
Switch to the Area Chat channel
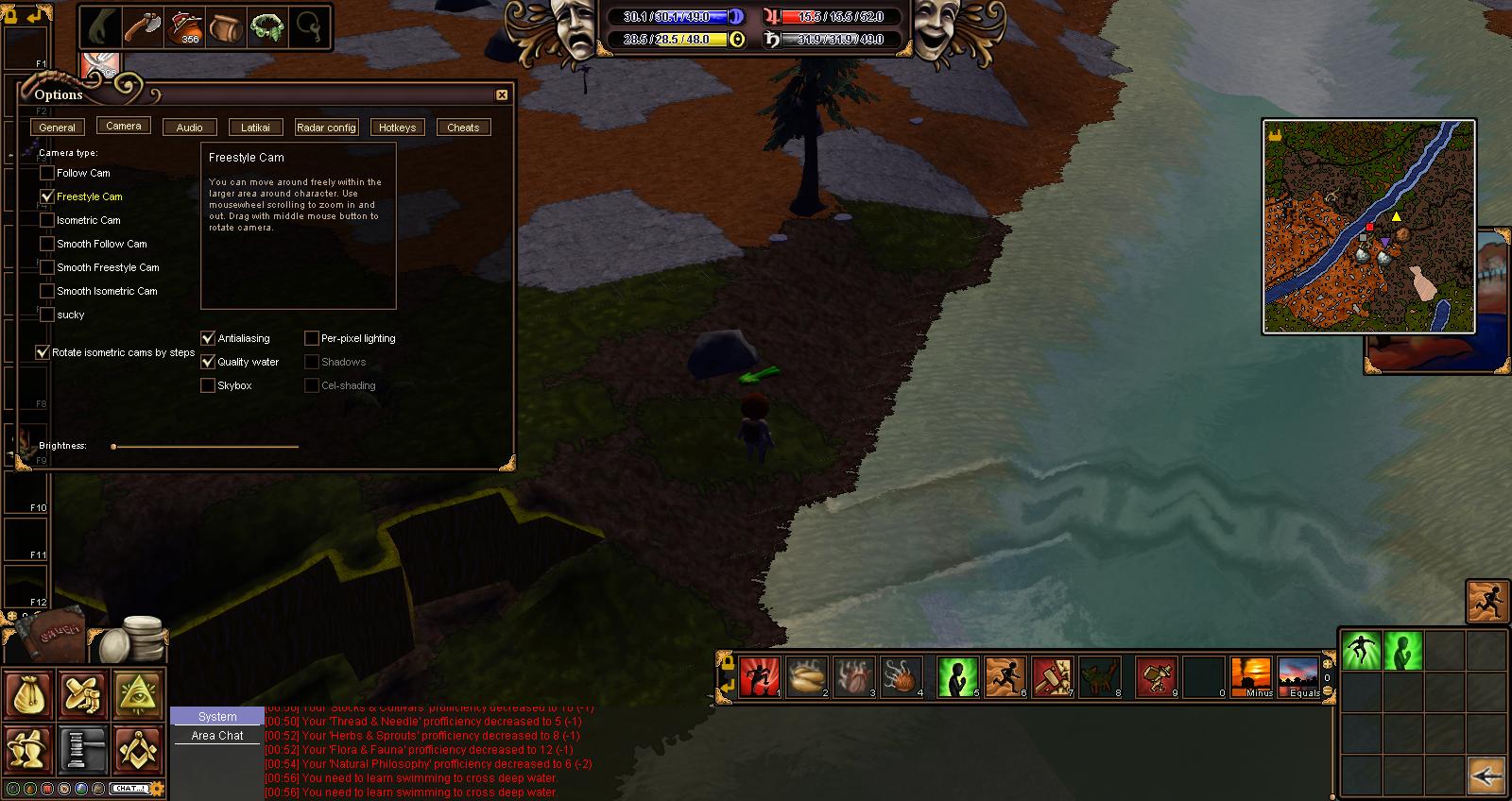pyautogui.click(x=217, y=736)
